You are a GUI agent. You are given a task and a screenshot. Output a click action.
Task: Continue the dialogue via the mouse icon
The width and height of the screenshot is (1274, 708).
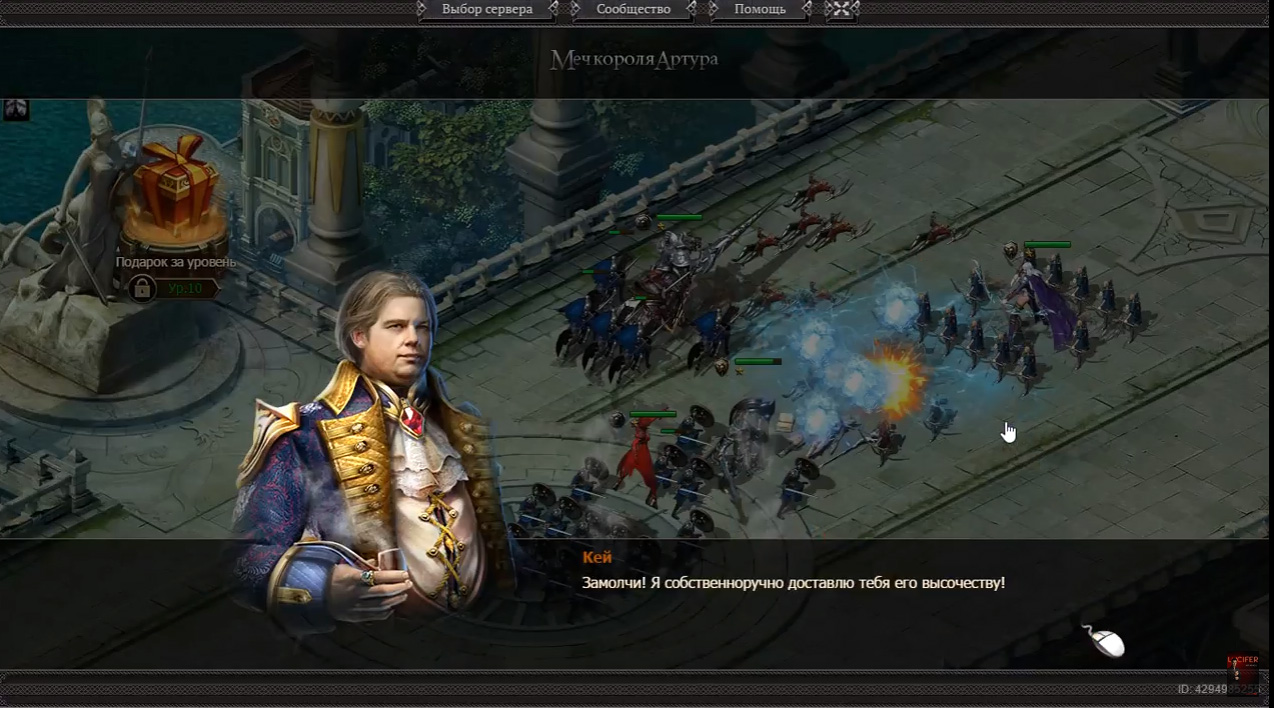[x=1103, y=641]
